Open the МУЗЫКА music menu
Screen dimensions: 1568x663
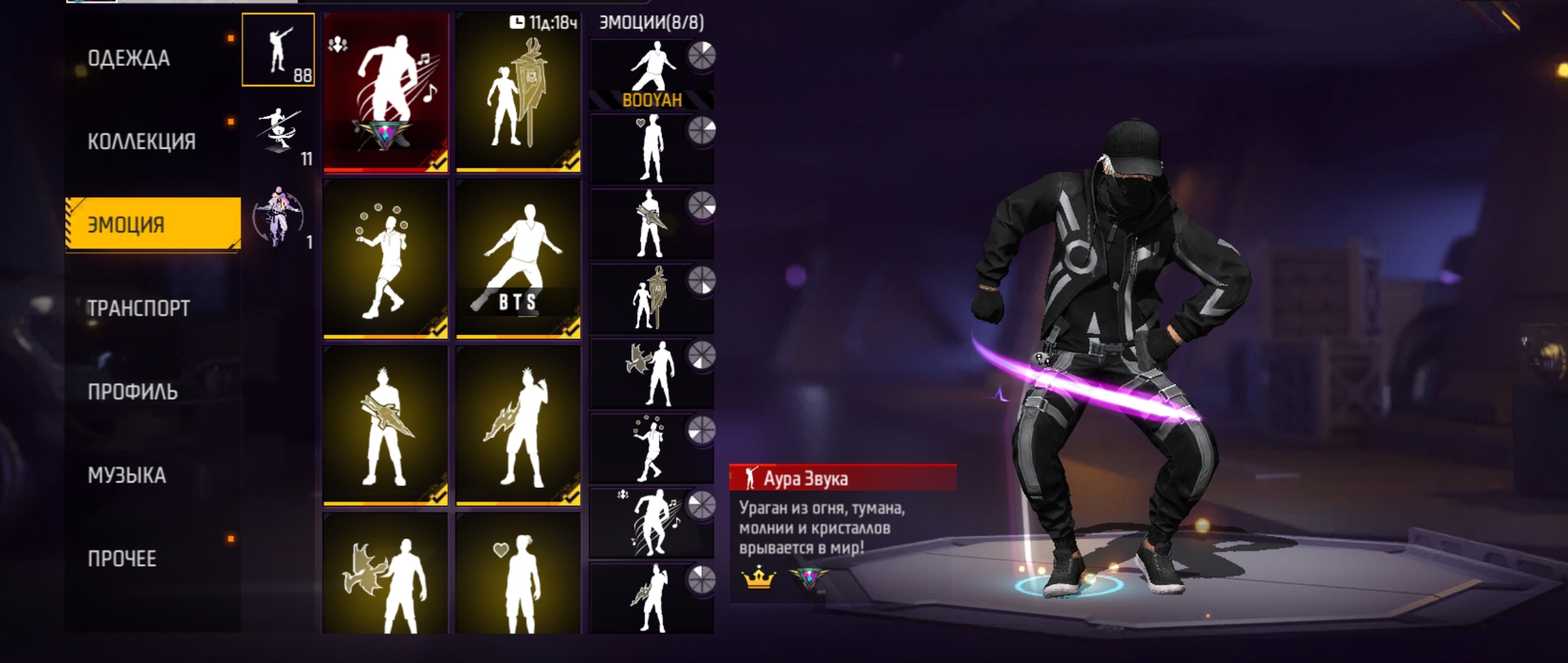(x=127, y=475)
